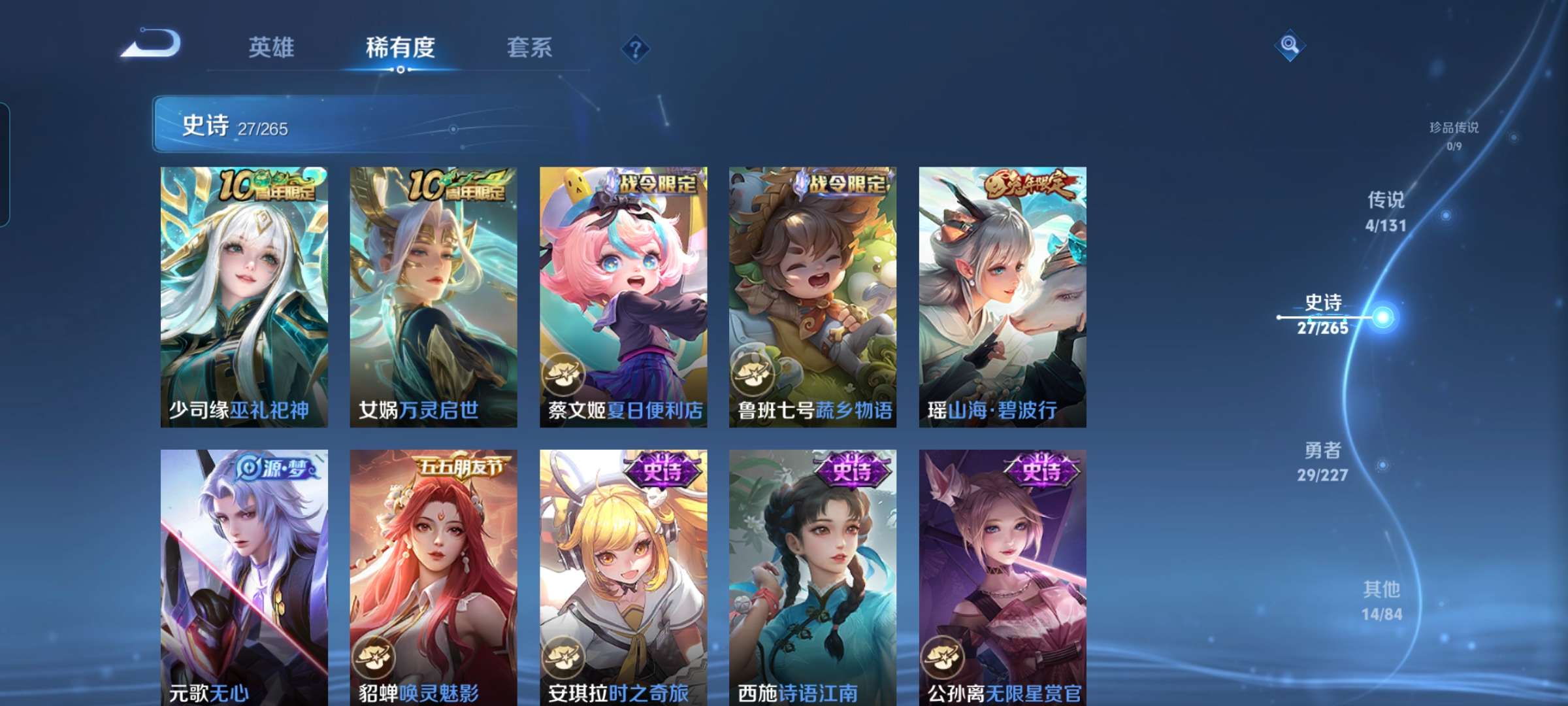The image size is (1568, 706).
Task: Switch to the 英雄 tab
Action: [271, 46]
